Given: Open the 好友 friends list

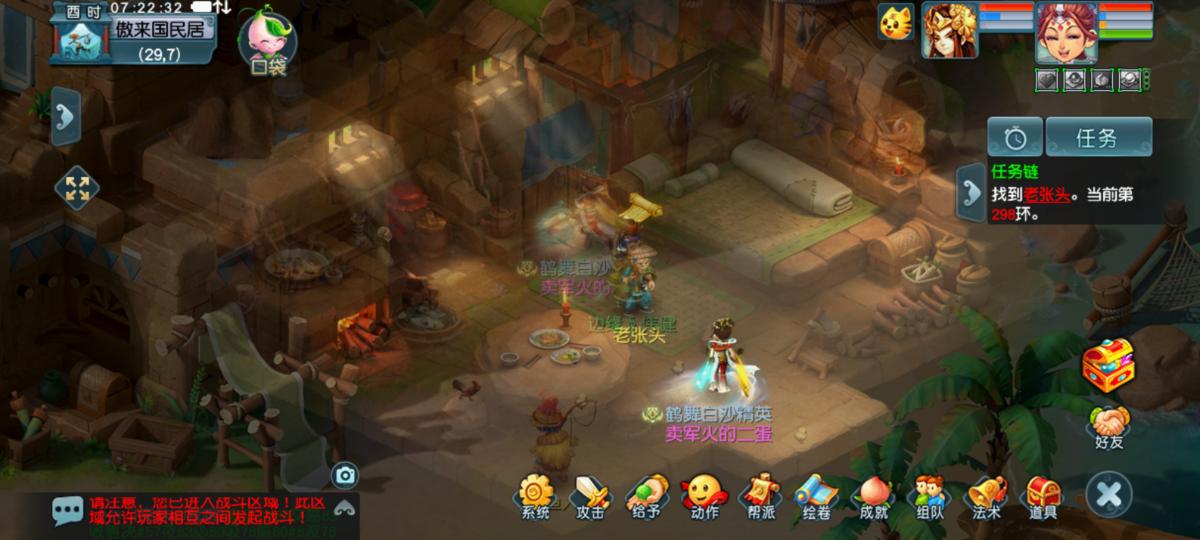Looking at the screenshot, I should [1108, 426].
